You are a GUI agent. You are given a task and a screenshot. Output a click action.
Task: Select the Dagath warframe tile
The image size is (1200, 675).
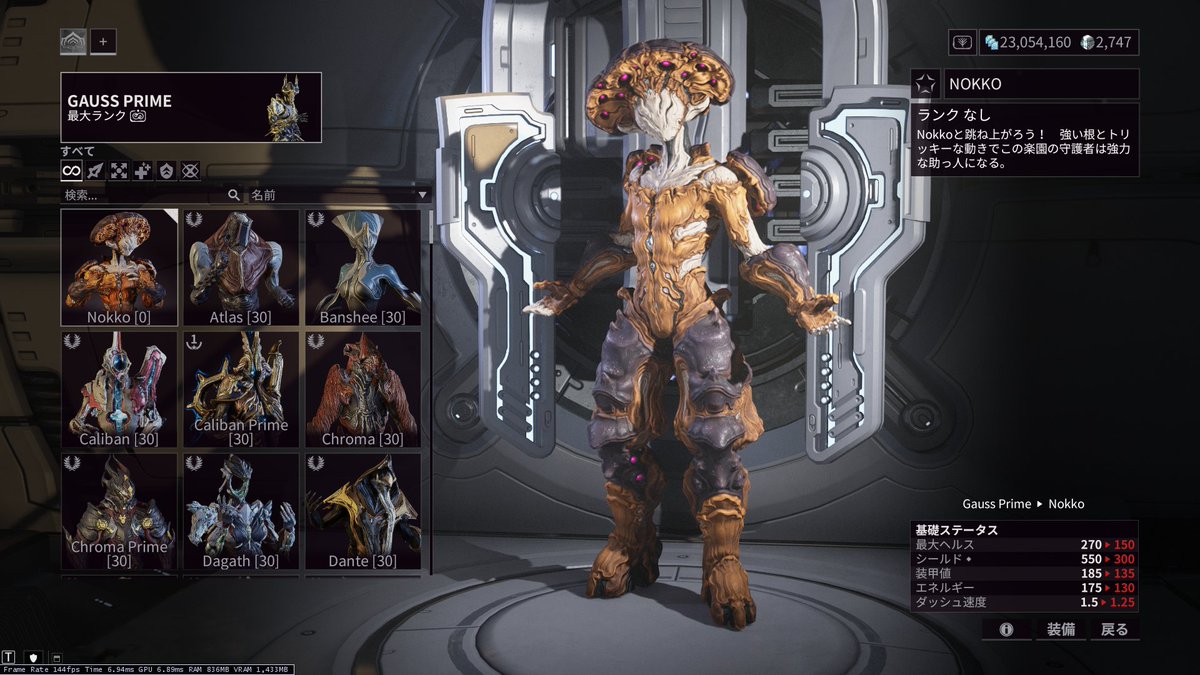[241, 512]
